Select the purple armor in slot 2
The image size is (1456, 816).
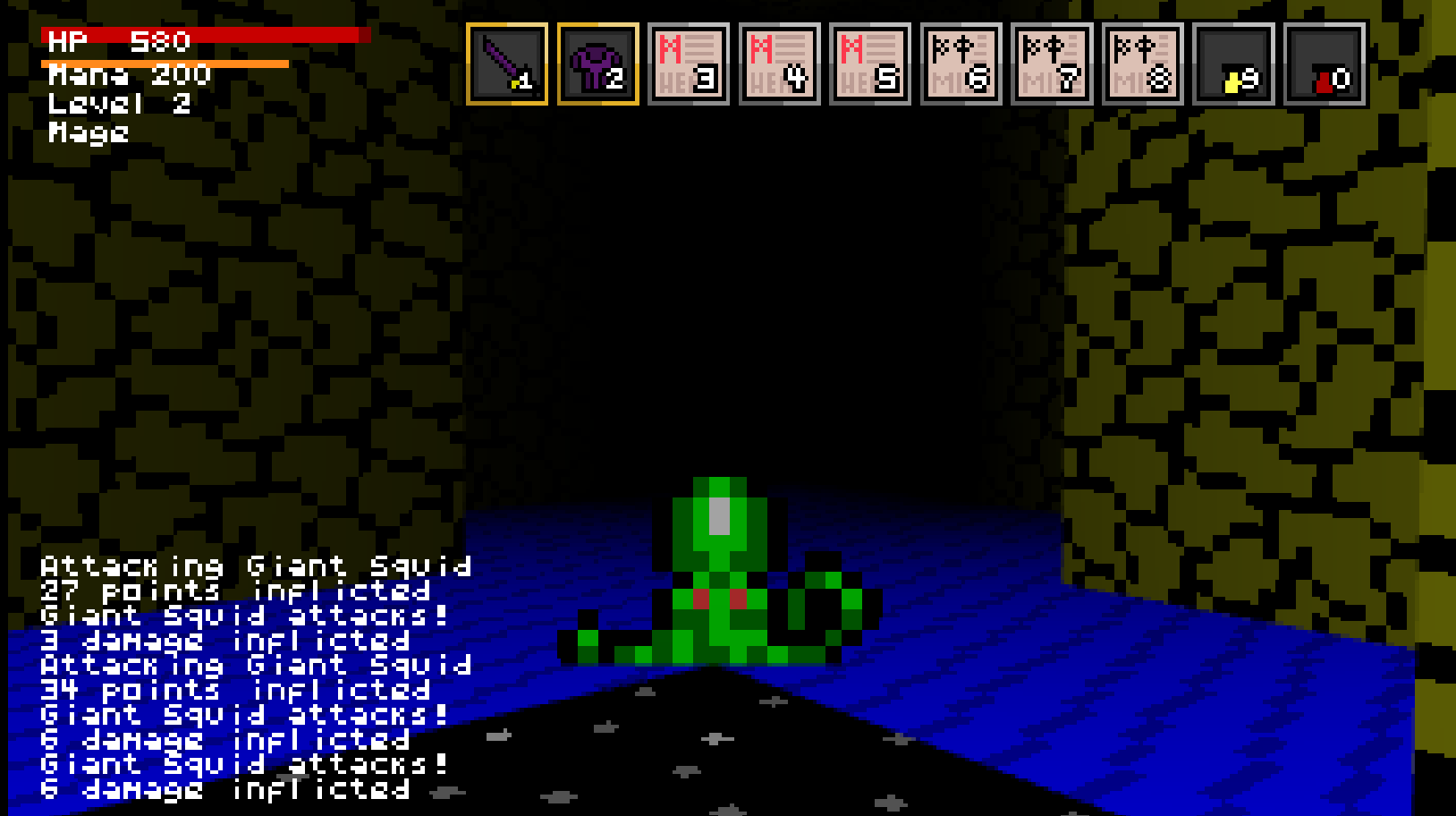[598, 64]
